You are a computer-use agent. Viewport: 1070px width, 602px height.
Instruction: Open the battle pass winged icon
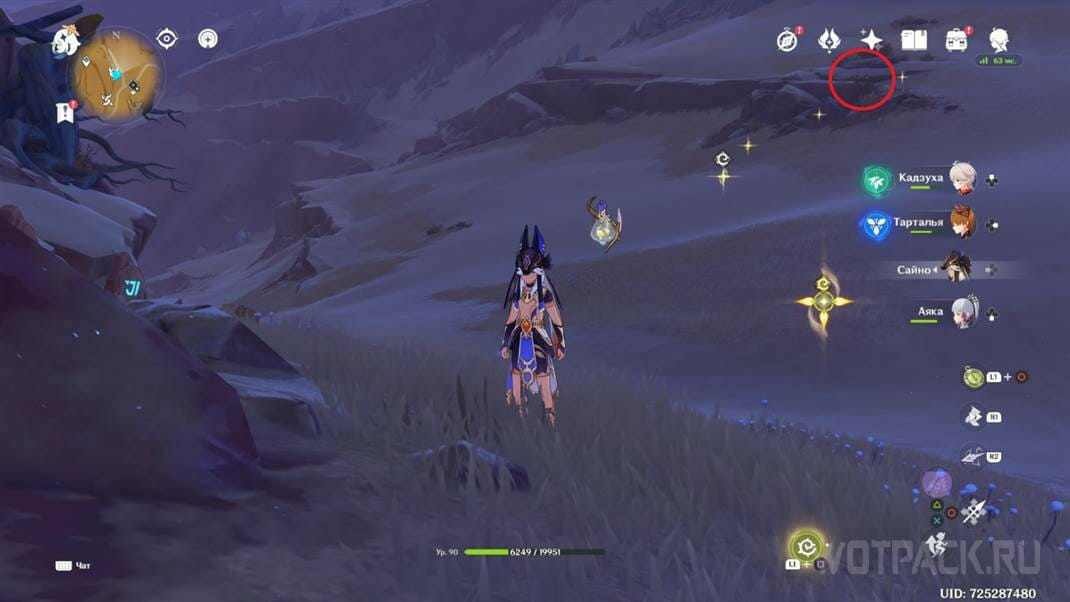pyautogui.click(x=829, y=40)
